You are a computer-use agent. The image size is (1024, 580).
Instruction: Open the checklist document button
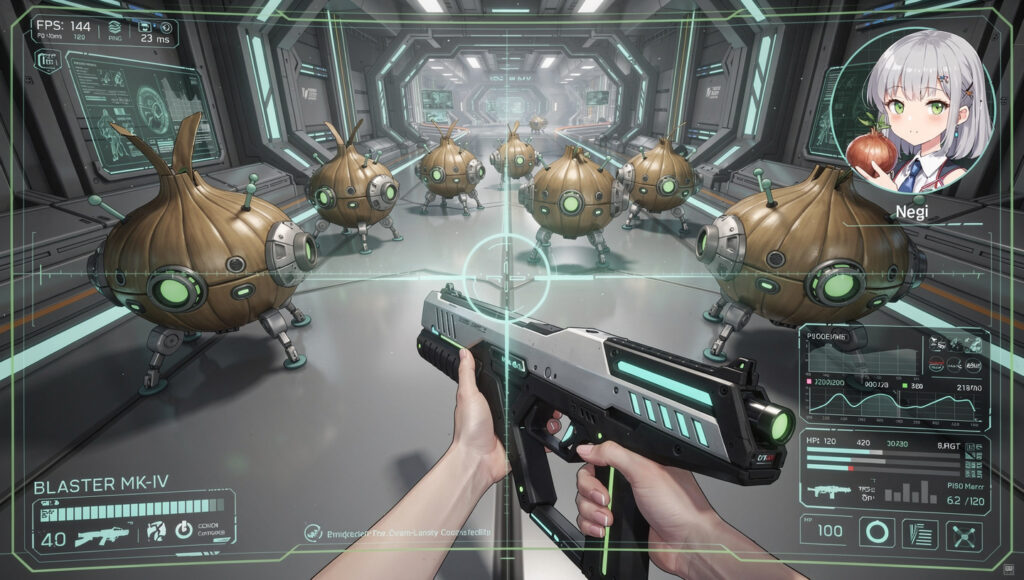coord(920,533)
